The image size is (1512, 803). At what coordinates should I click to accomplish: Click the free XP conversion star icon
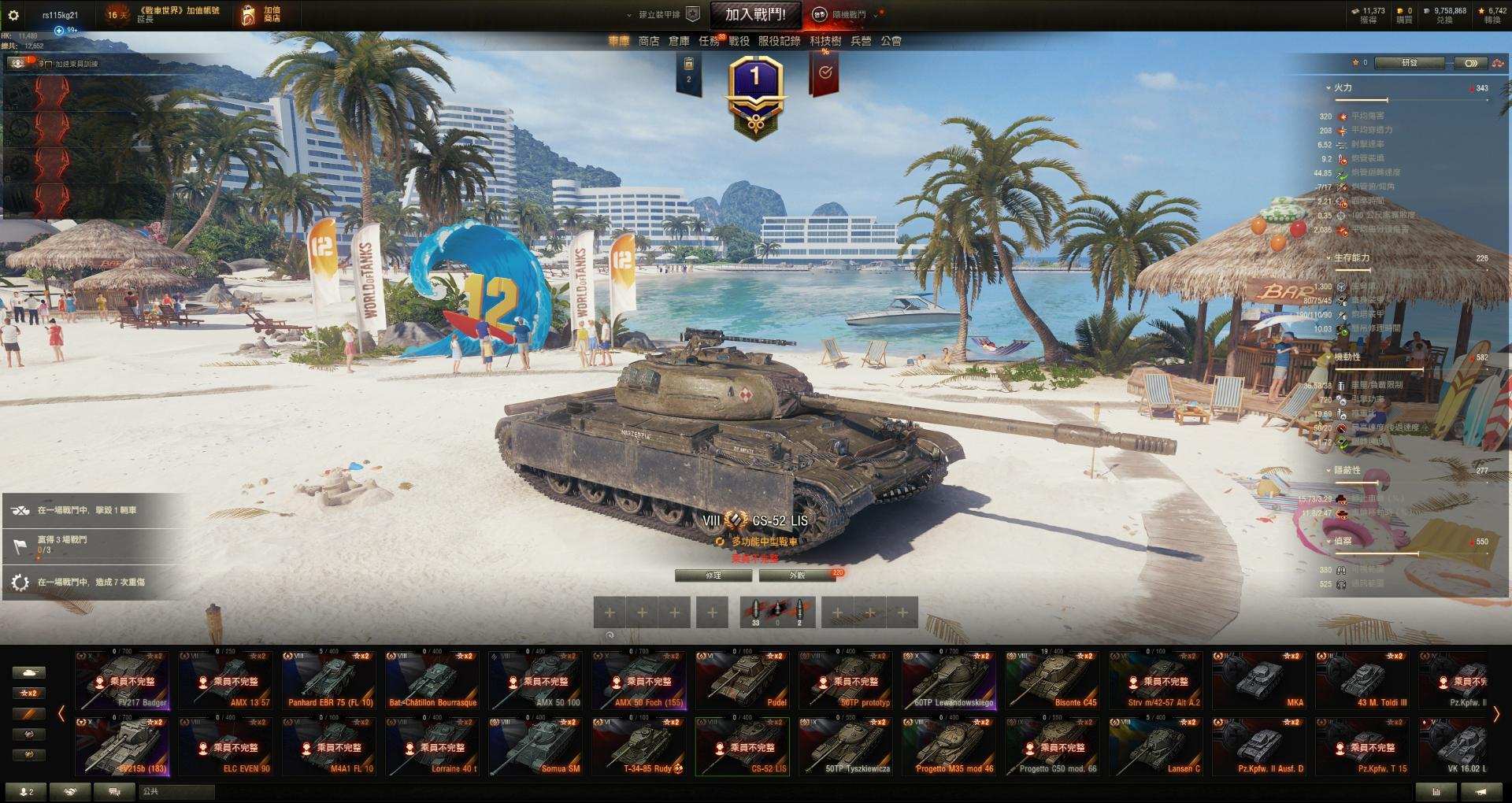click(x=1480, y=11)
